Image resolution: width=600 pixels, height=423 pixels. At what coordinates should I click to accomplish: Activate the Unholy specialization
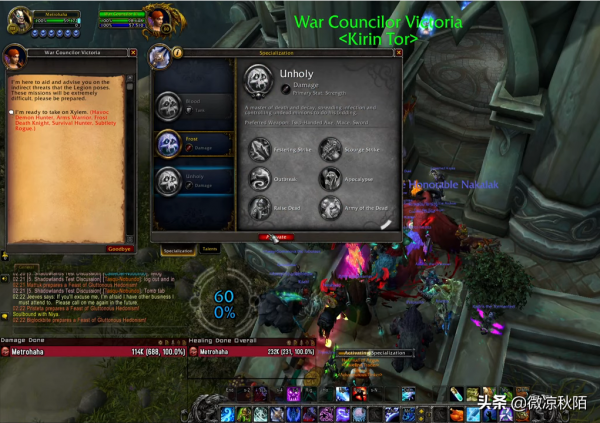276,237
